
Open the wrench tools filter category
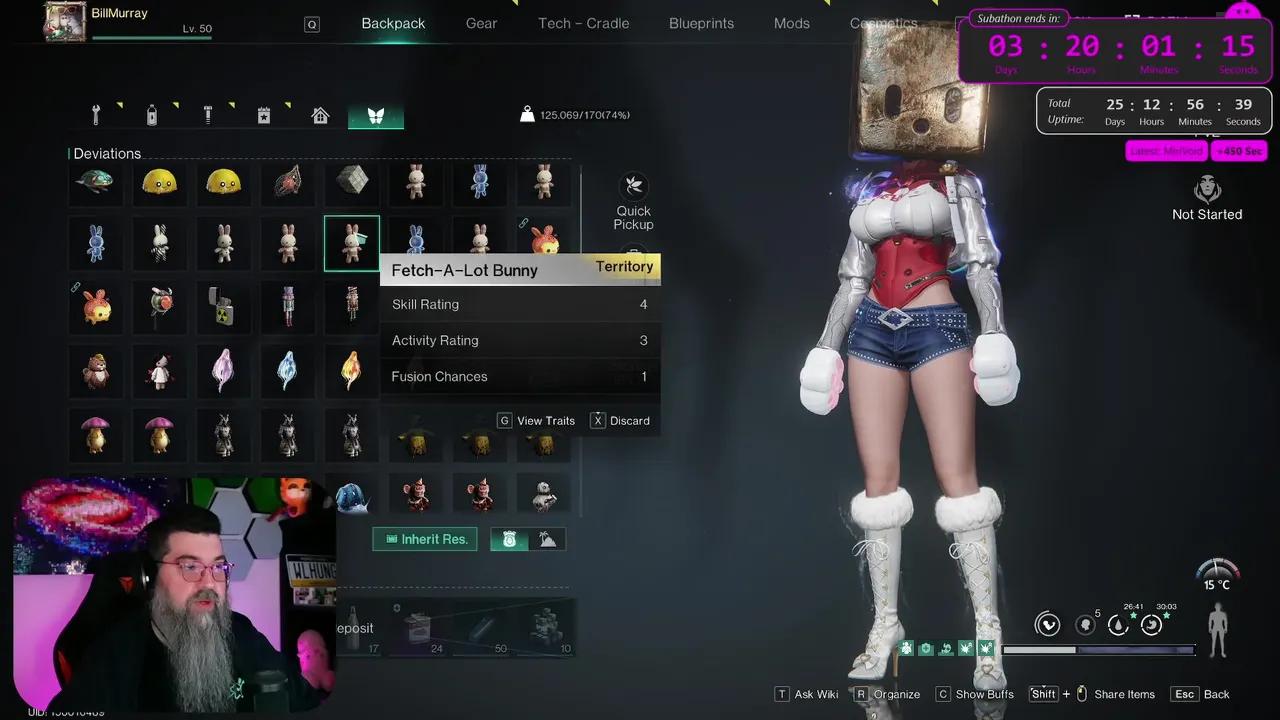95,114
